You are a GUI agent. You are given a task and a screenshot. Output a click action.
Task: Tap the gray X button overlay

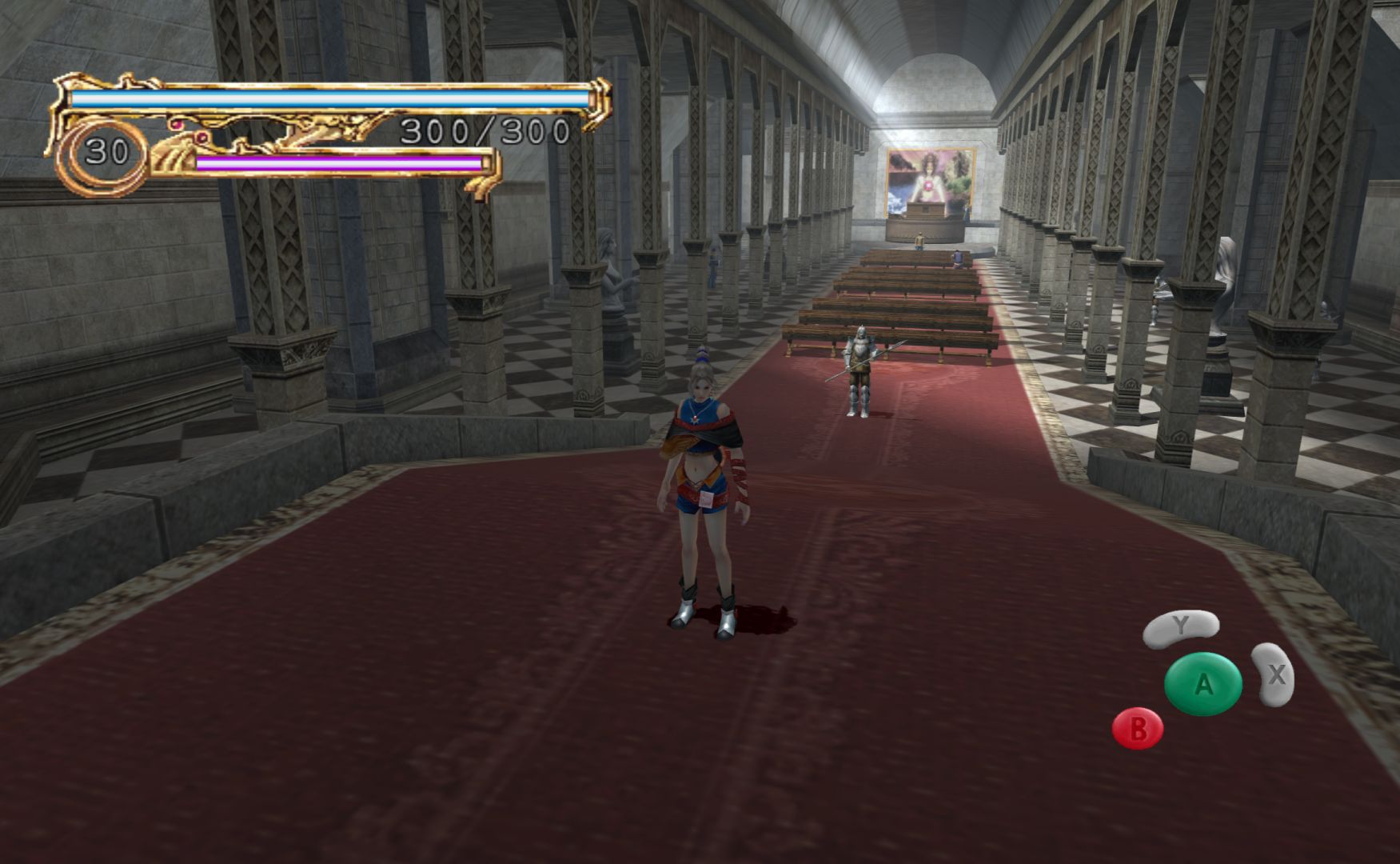coord(1274,674)
